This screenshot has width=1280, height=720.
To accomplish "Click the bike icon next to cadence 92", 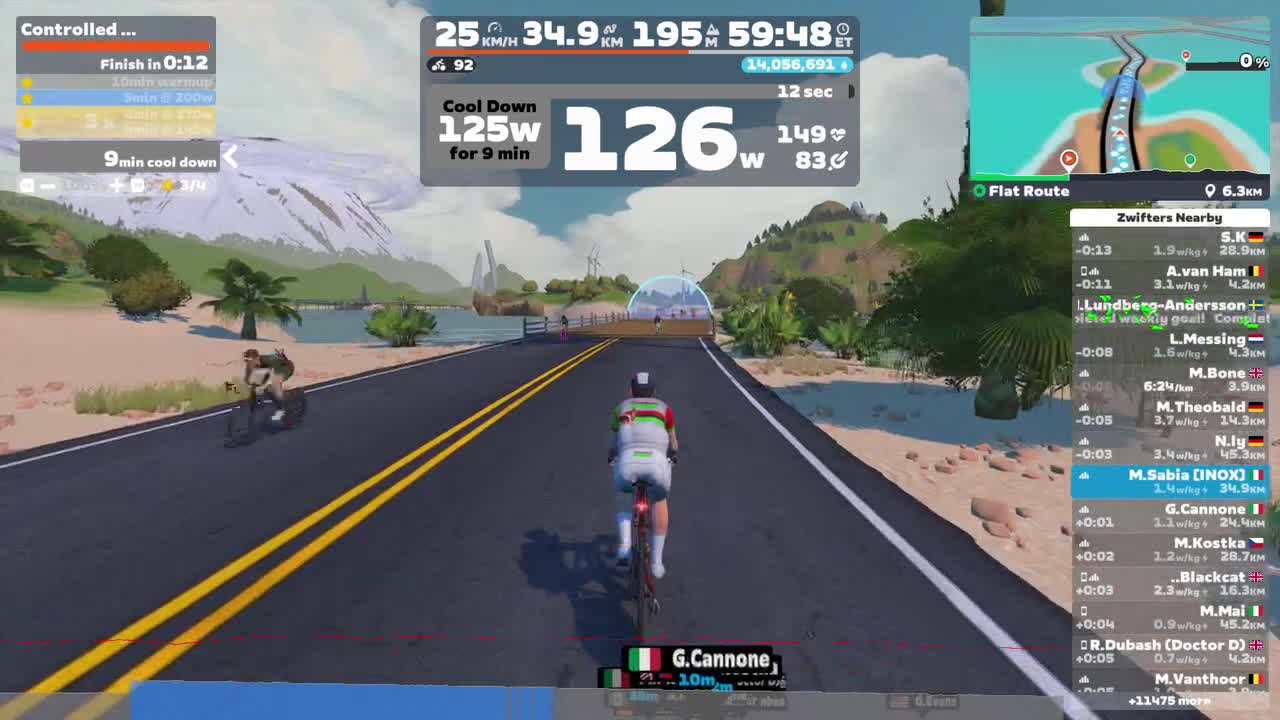I will [436, 65].
